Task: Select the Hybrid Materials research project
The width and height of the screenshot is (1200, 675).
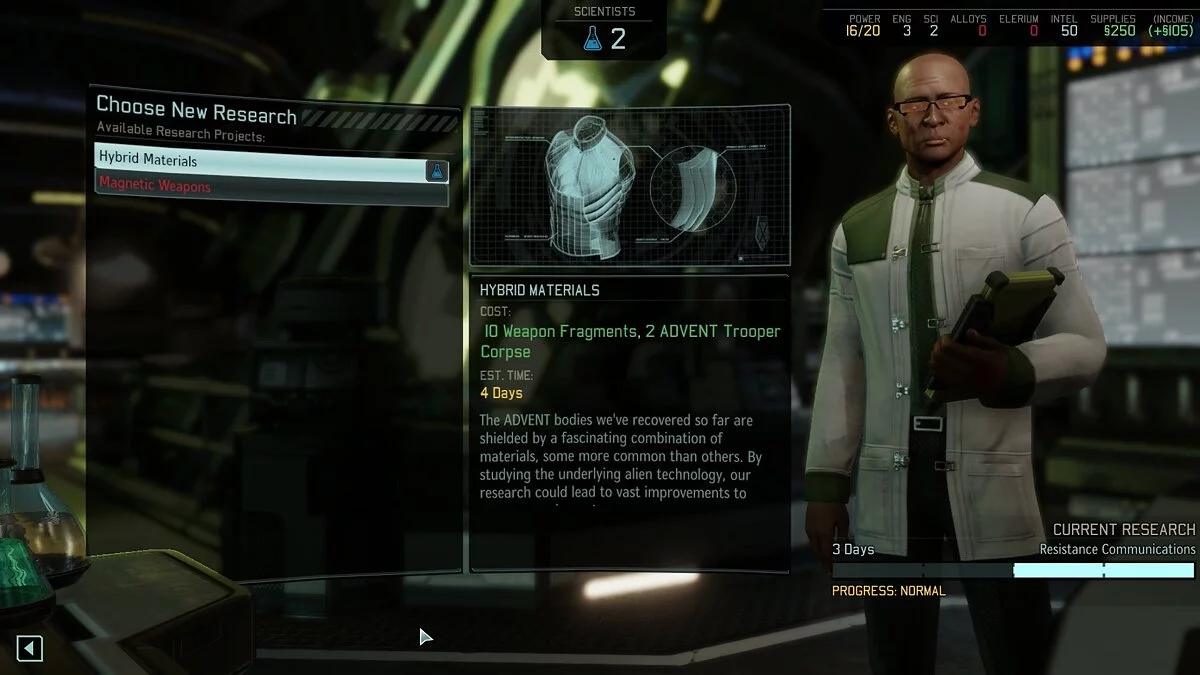Action: 260,160
